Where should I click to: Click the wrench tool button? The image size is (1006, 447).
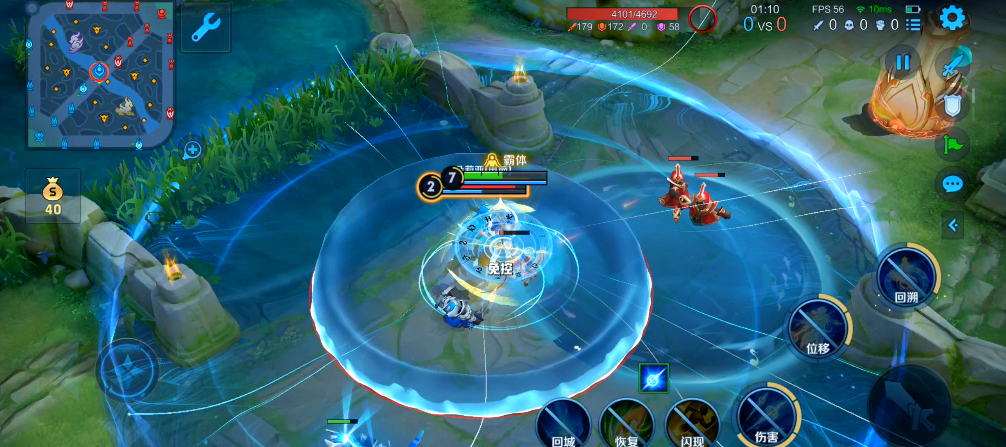[x=204, y=27]
